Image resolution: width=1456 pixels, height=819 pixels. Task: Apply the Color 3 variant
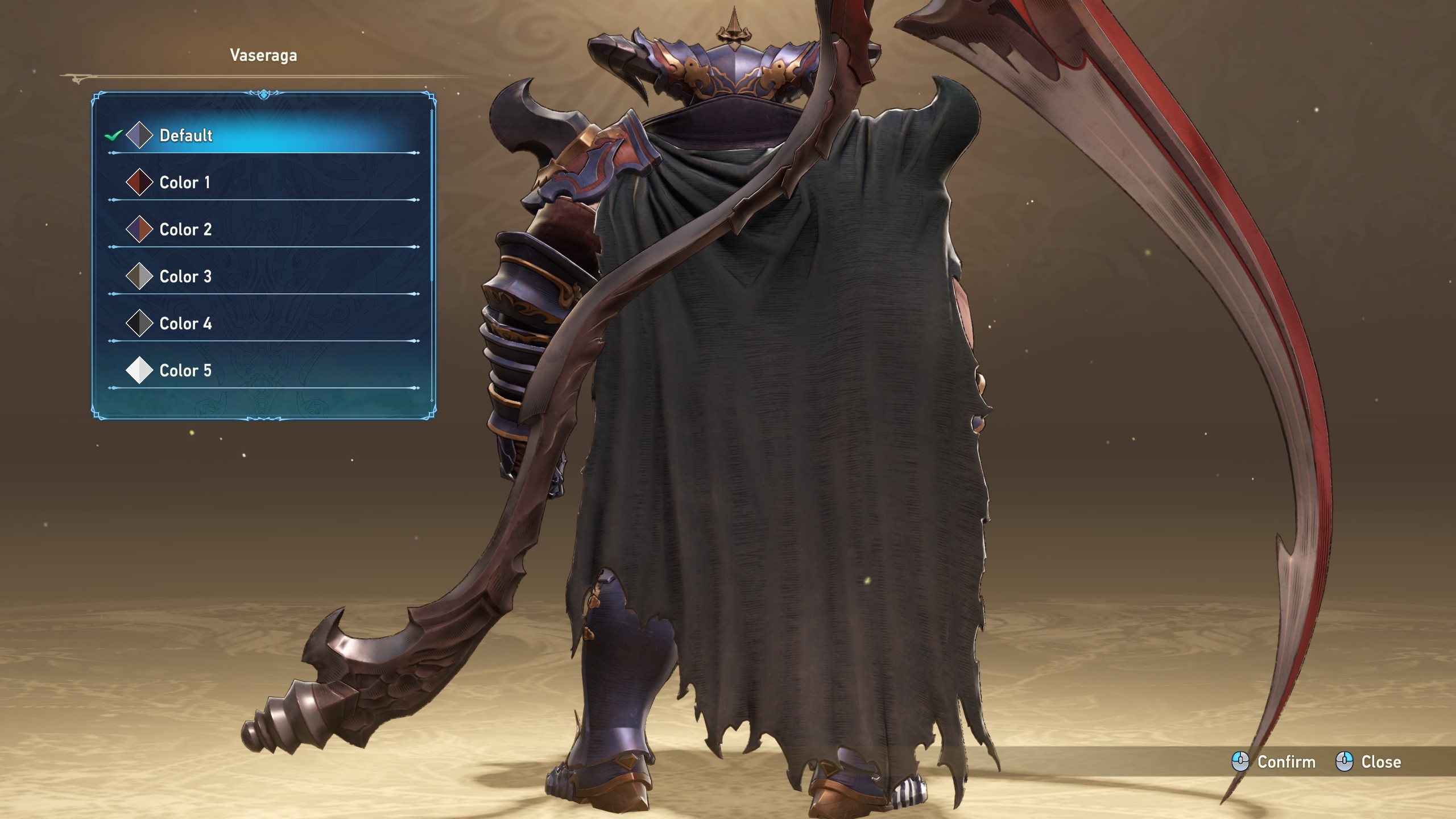coord(185,276)
